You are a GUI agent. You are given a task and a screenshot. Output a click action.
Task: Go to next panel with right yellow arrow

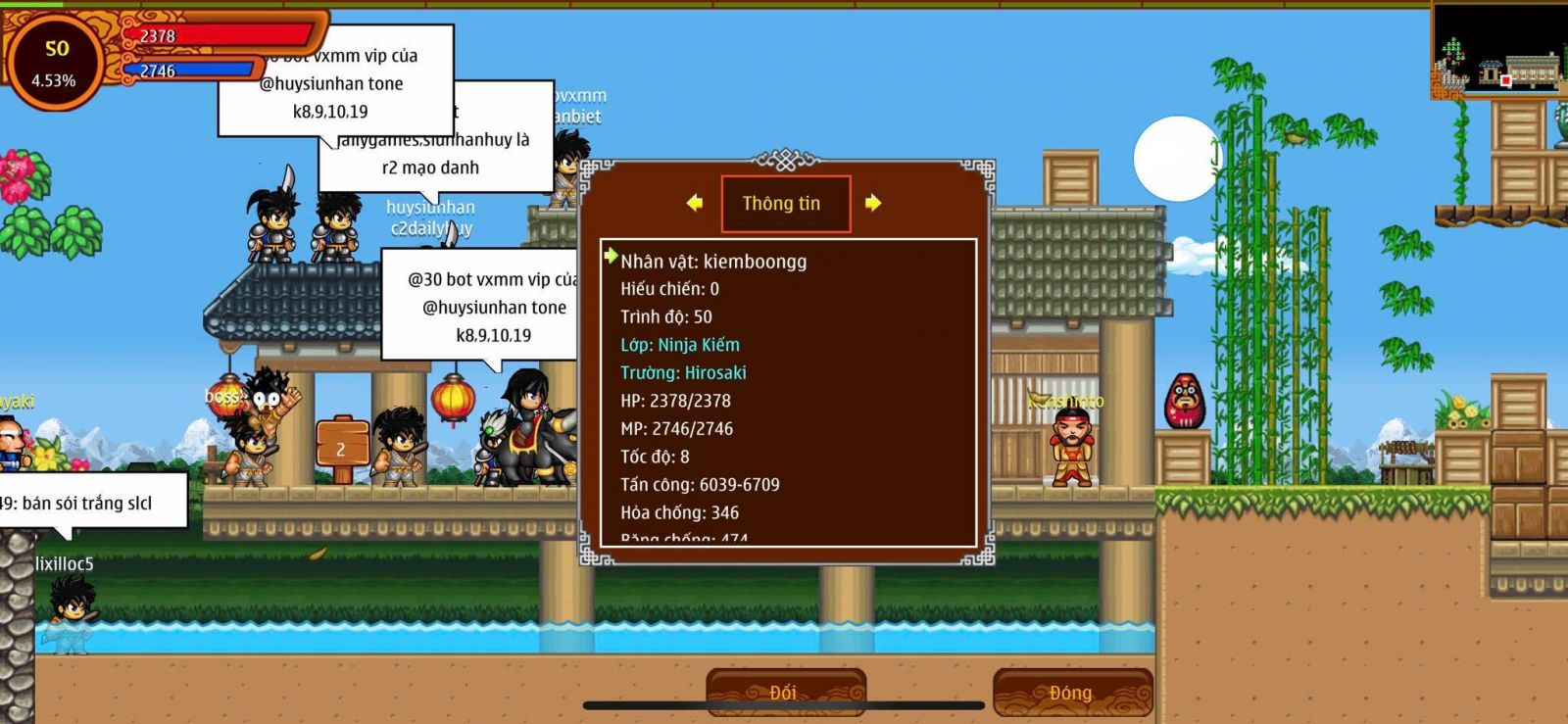coord(872,203)
